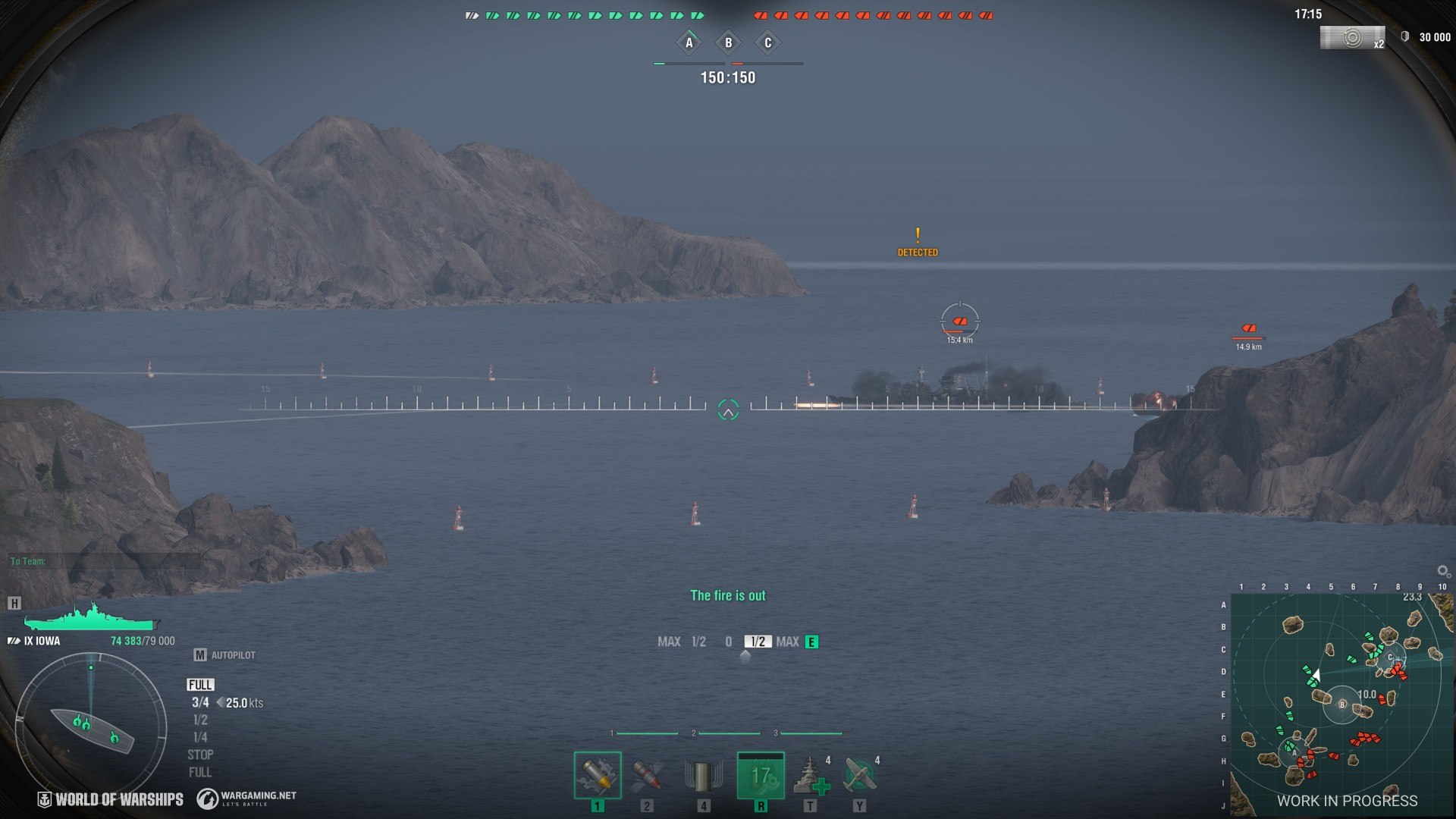Click the minimap near capture point B
Viewport: 1456px width, 819px height.
pyautogui.click(x=1342, y=704)
